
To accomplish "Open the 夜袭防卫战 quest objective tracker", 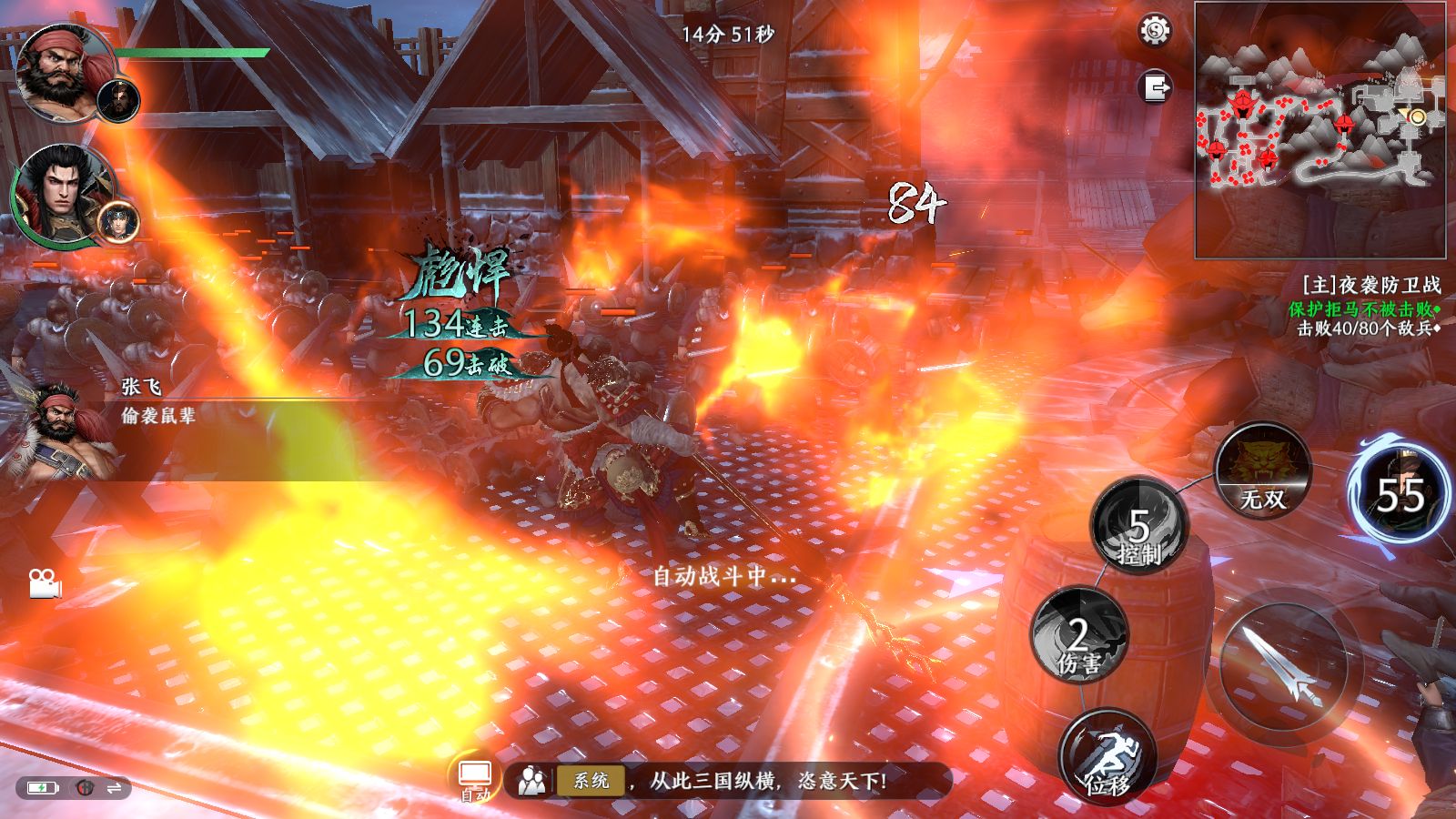I will [x=1368, y=307].
